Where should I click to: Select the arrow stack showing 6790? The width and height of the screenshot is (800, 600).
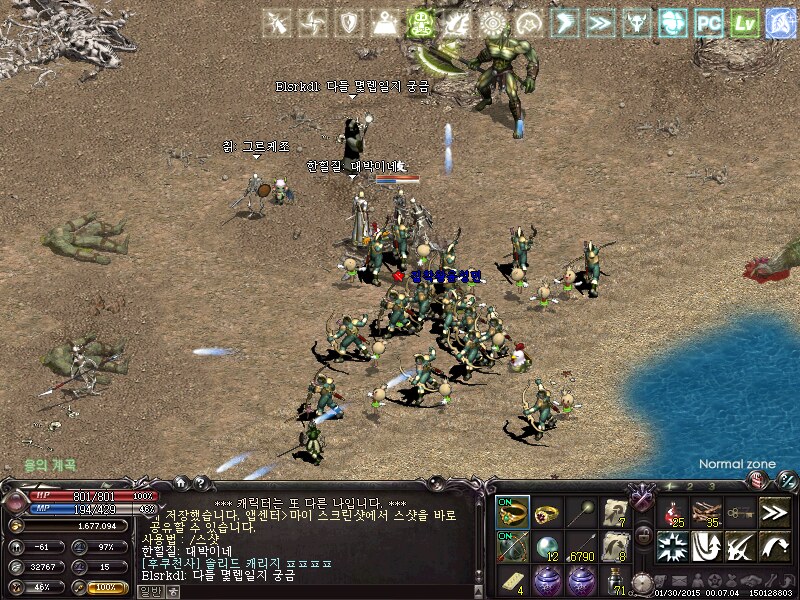click(581, 547)
